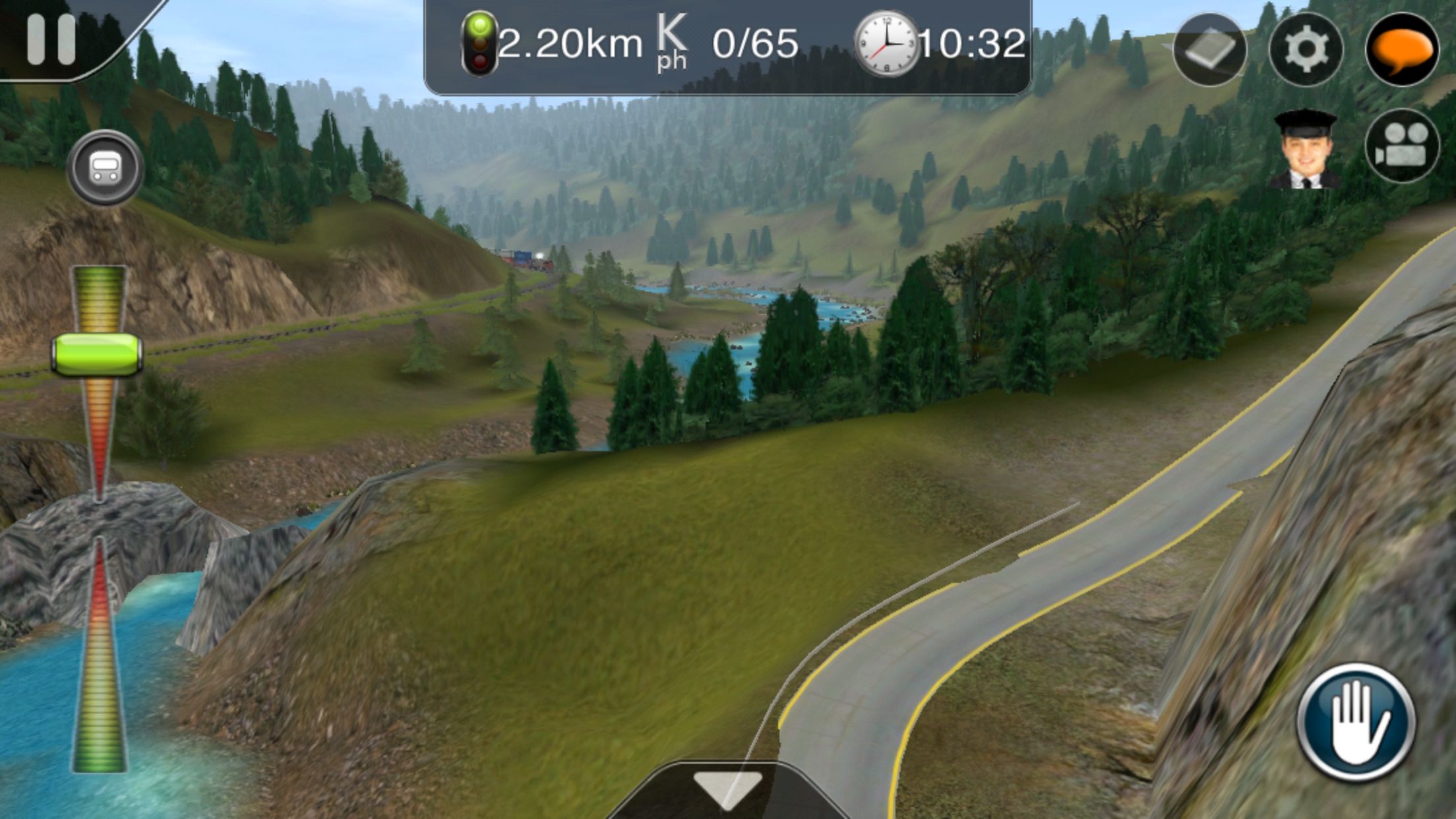Pause the game with the pause button
Screen dimensions: 1456x819
pos(51,40)
